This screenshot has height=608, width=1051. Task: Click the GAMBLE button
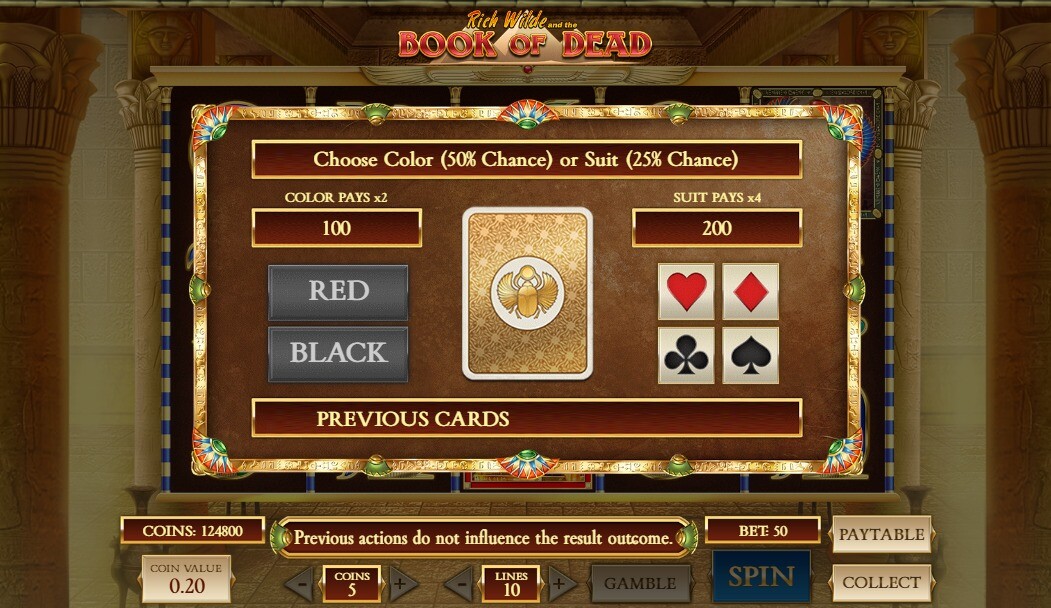(x=640, y=583)
